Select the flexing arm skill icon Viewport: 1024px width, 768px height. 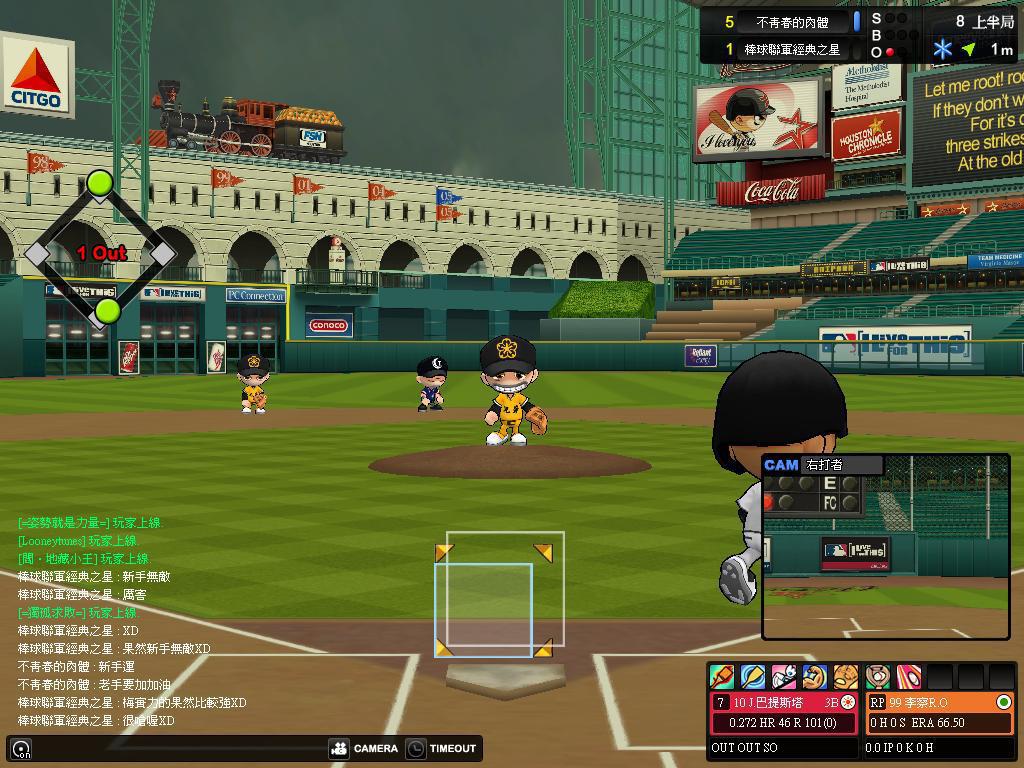[815, 677]
